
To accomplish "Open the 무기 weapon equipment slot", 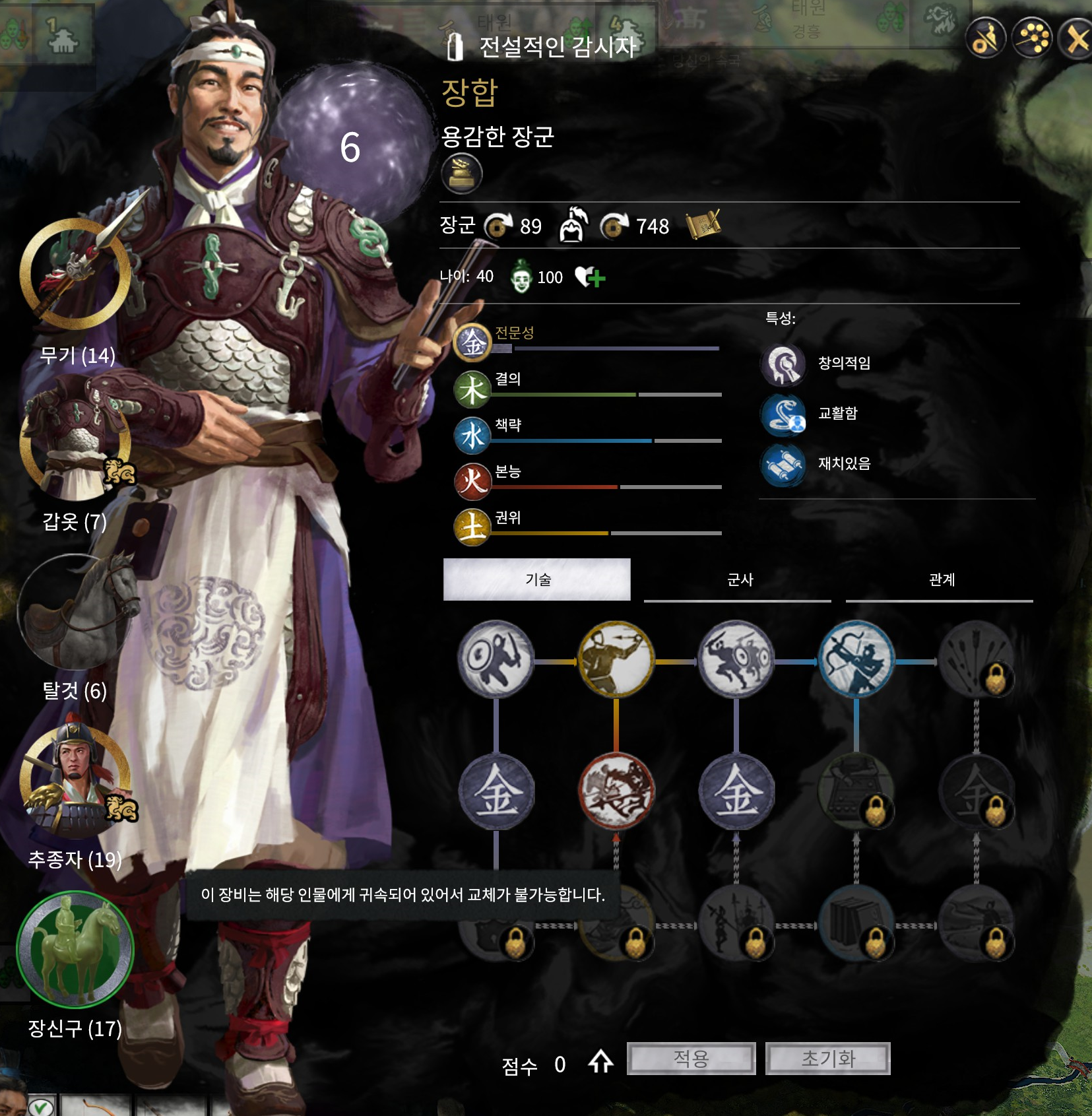I will click(x=75, y=274).
